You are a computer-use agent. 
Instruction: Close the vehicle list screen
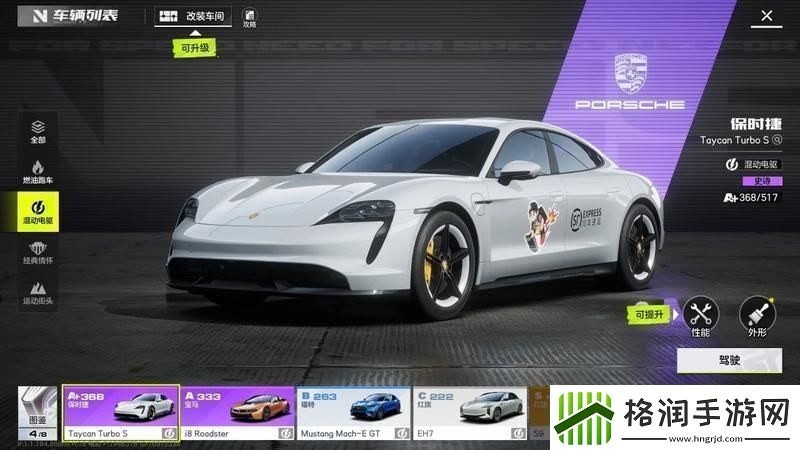767,16
